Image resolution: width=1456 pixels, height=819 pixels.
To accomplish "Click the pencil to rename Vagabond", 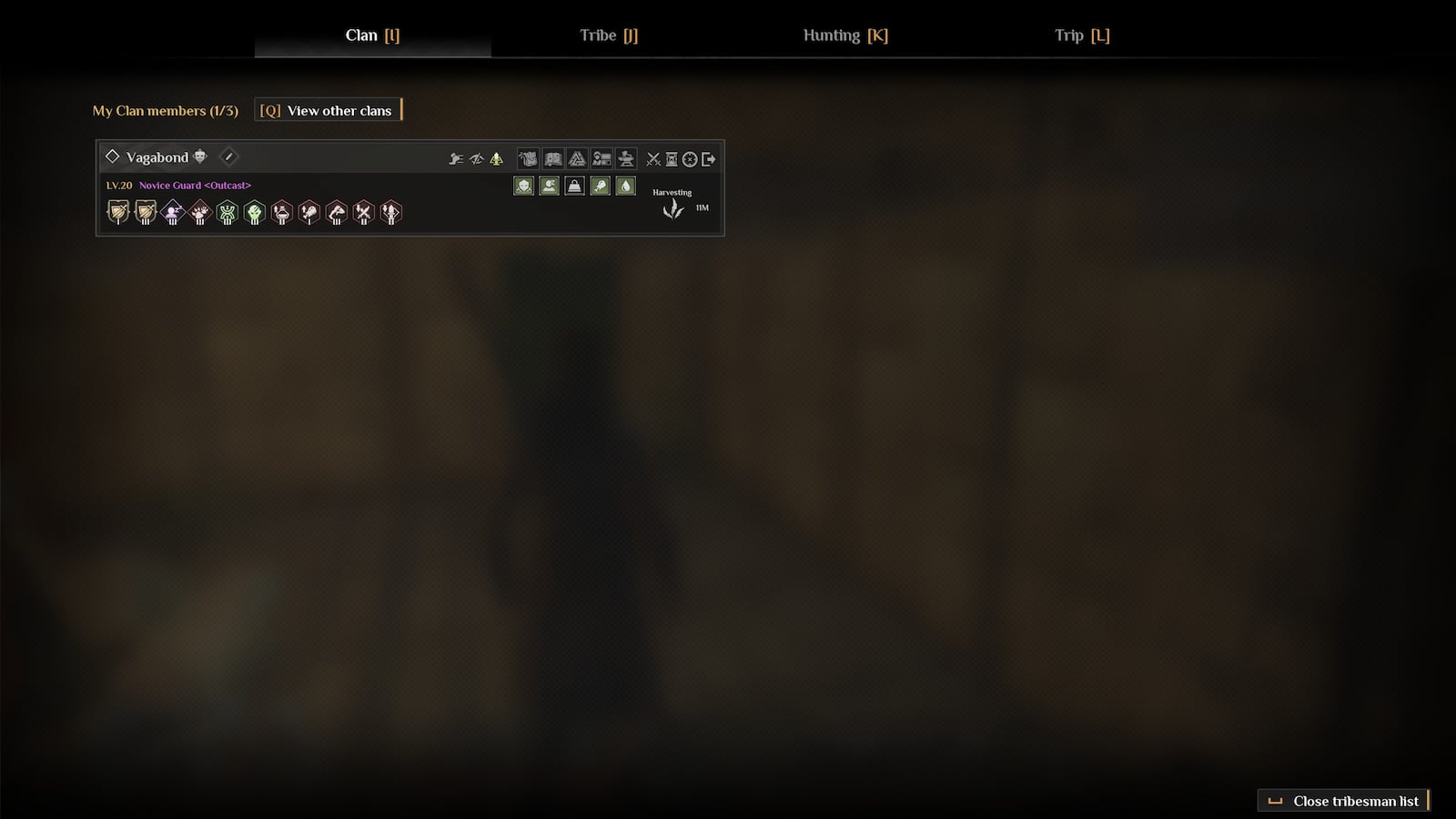I will 228,157.
